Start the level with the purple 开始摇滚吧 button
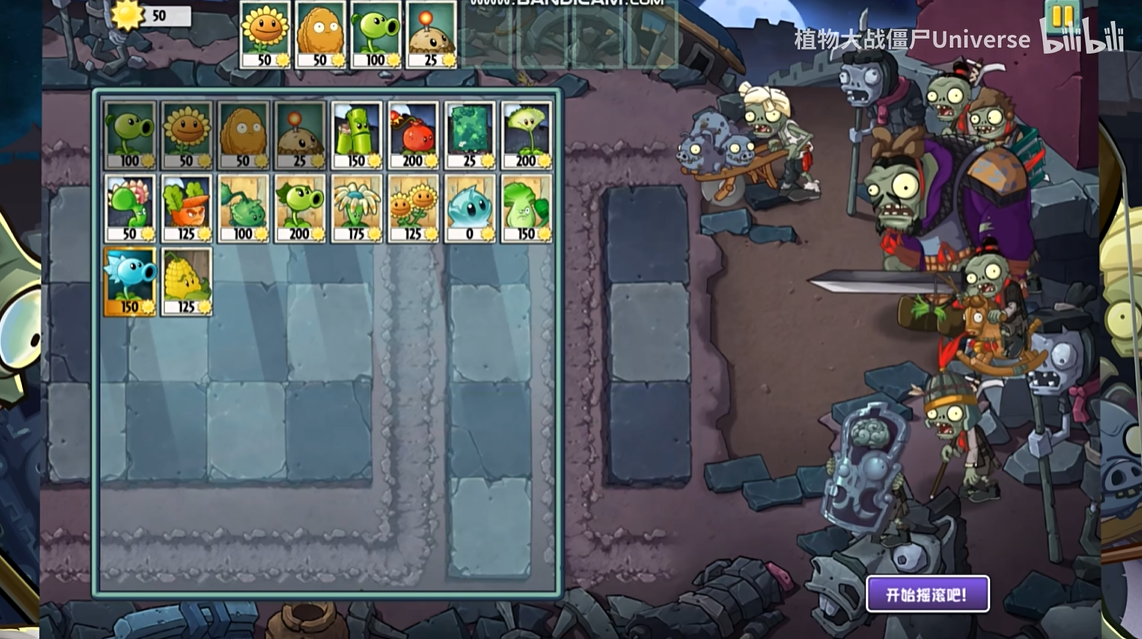The image size is (1142, 639). point(927,594)
